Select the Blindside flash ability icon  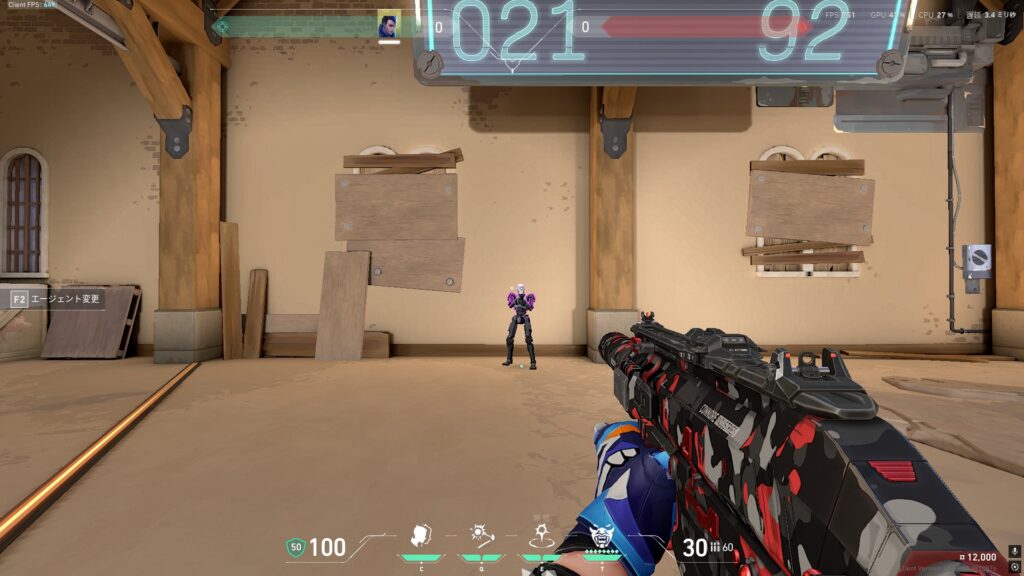[482, 535]
